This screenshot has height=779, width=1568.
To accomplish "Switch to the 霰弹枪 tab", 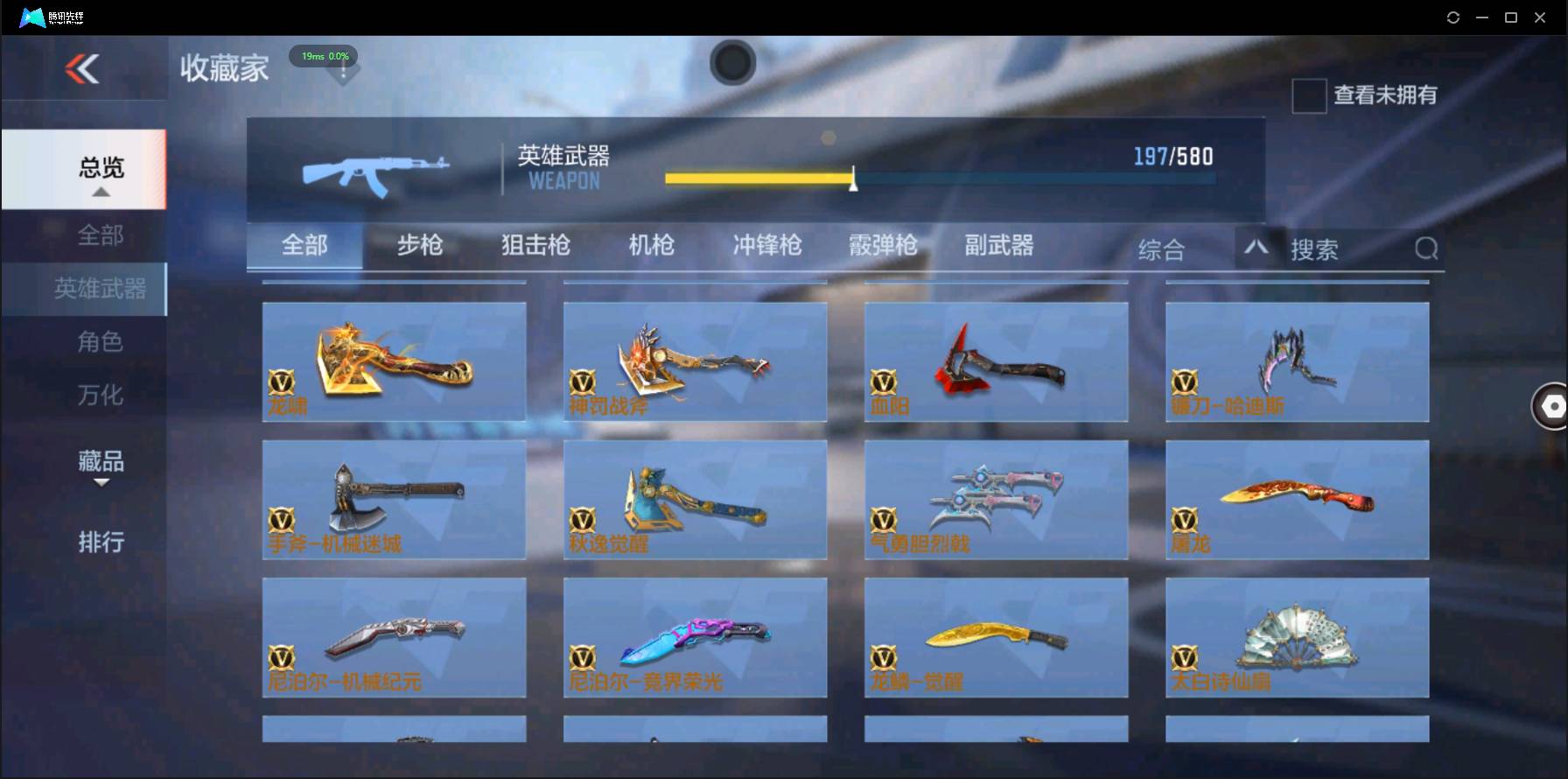I will (882, 246).
